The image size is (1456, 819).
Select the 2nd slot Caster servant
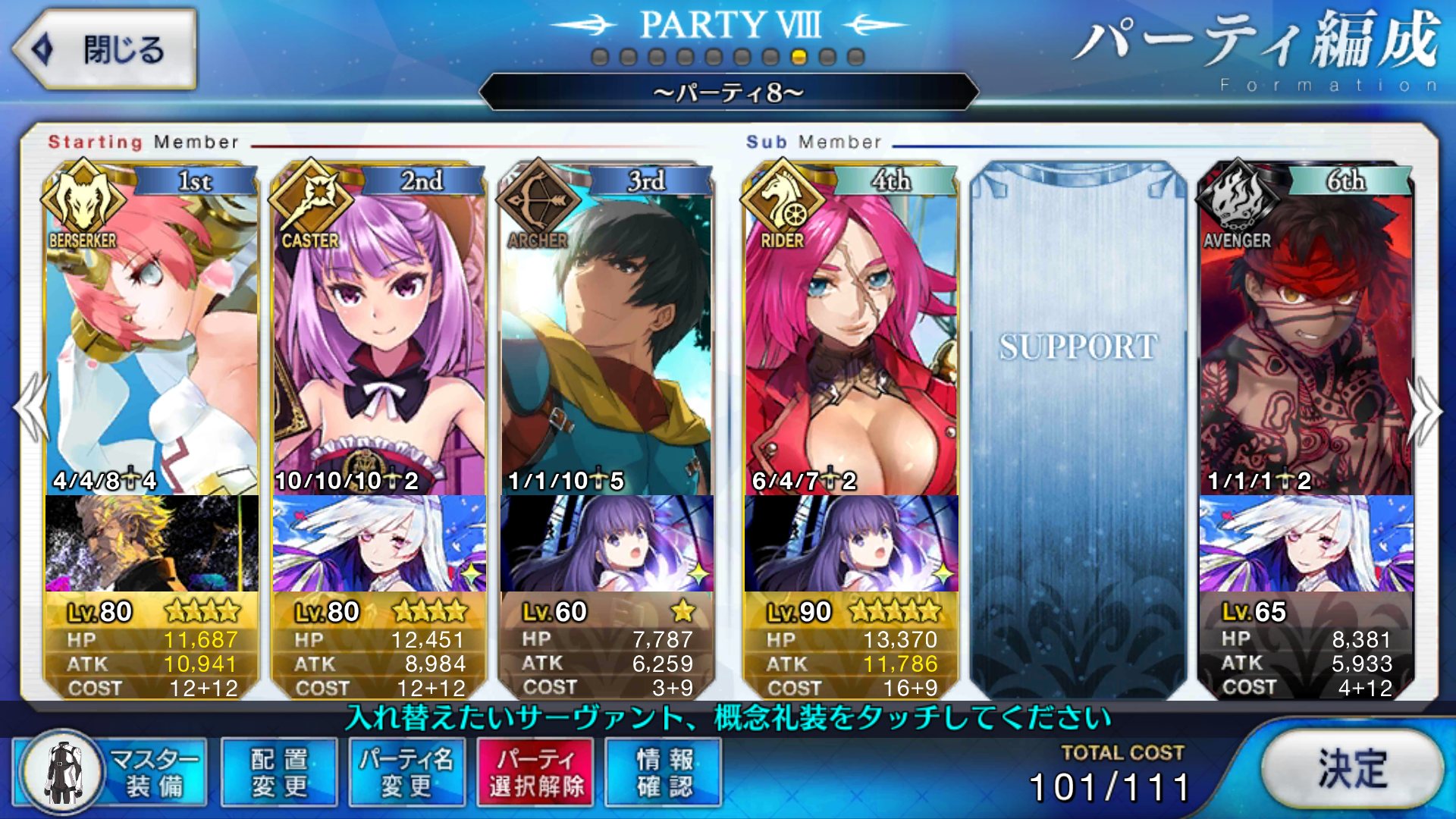coord(379,334)
